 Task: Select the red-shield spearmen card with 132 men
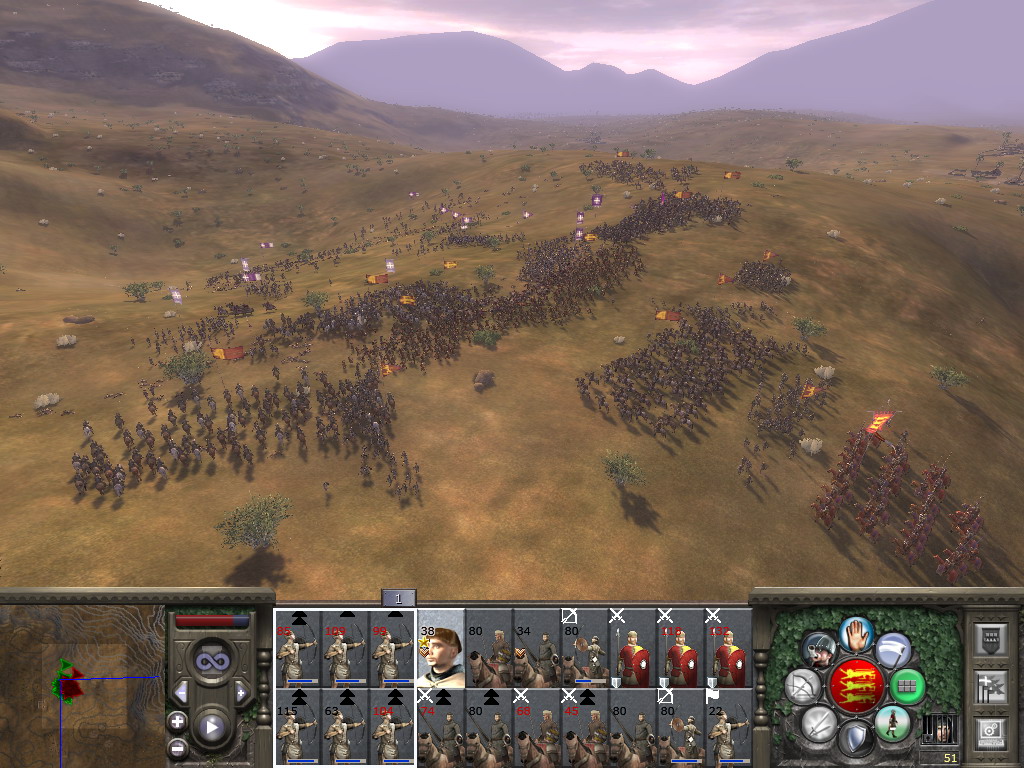(729, 648)
